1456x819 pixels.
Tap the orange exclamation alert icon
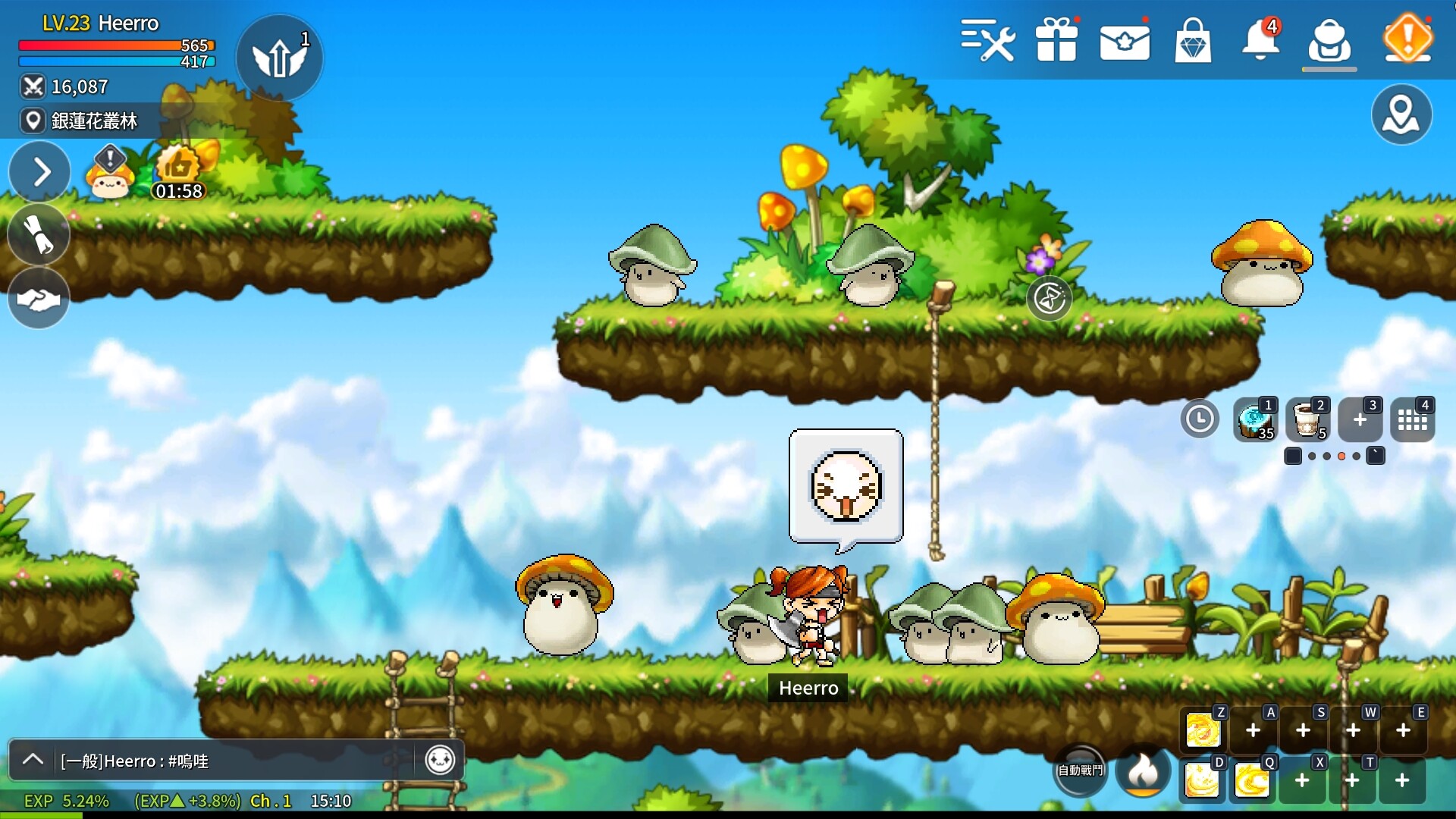[x=1407, y=38]
